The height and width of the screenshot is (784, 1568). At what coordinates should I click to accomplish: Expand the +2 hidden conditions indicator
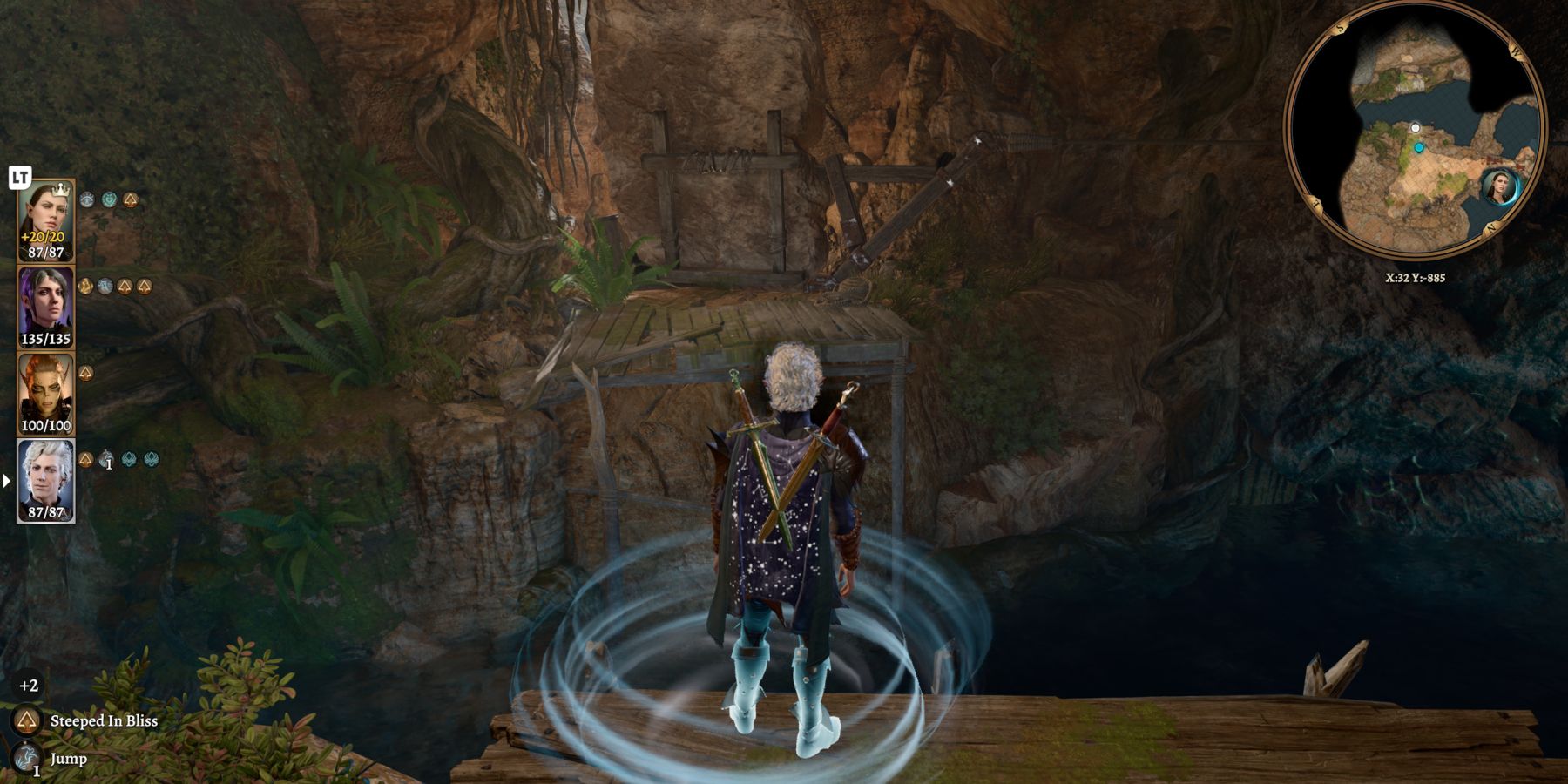(x=29, y=685)
